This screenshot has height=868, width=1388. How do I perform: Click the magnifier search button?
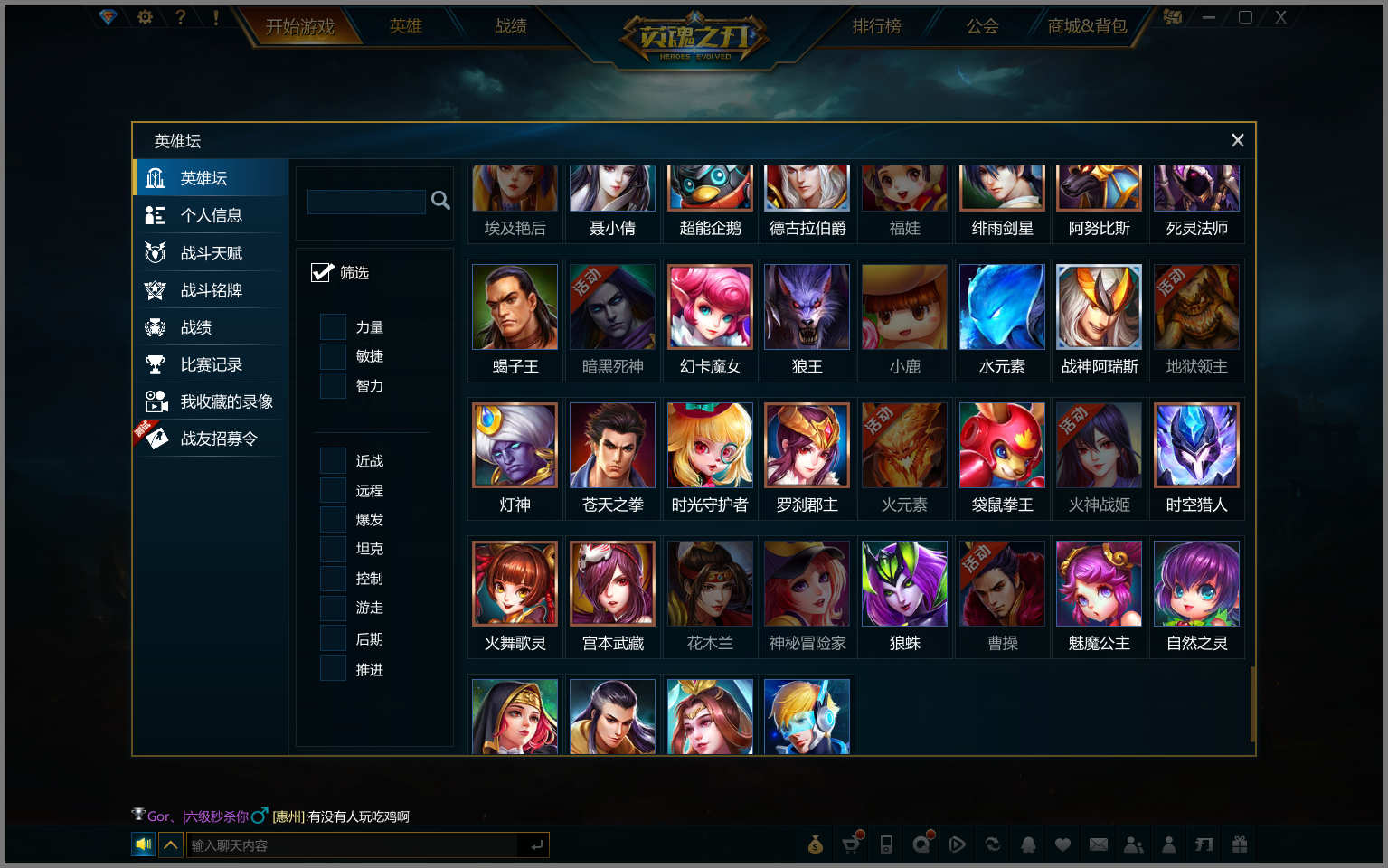[440, 200]
